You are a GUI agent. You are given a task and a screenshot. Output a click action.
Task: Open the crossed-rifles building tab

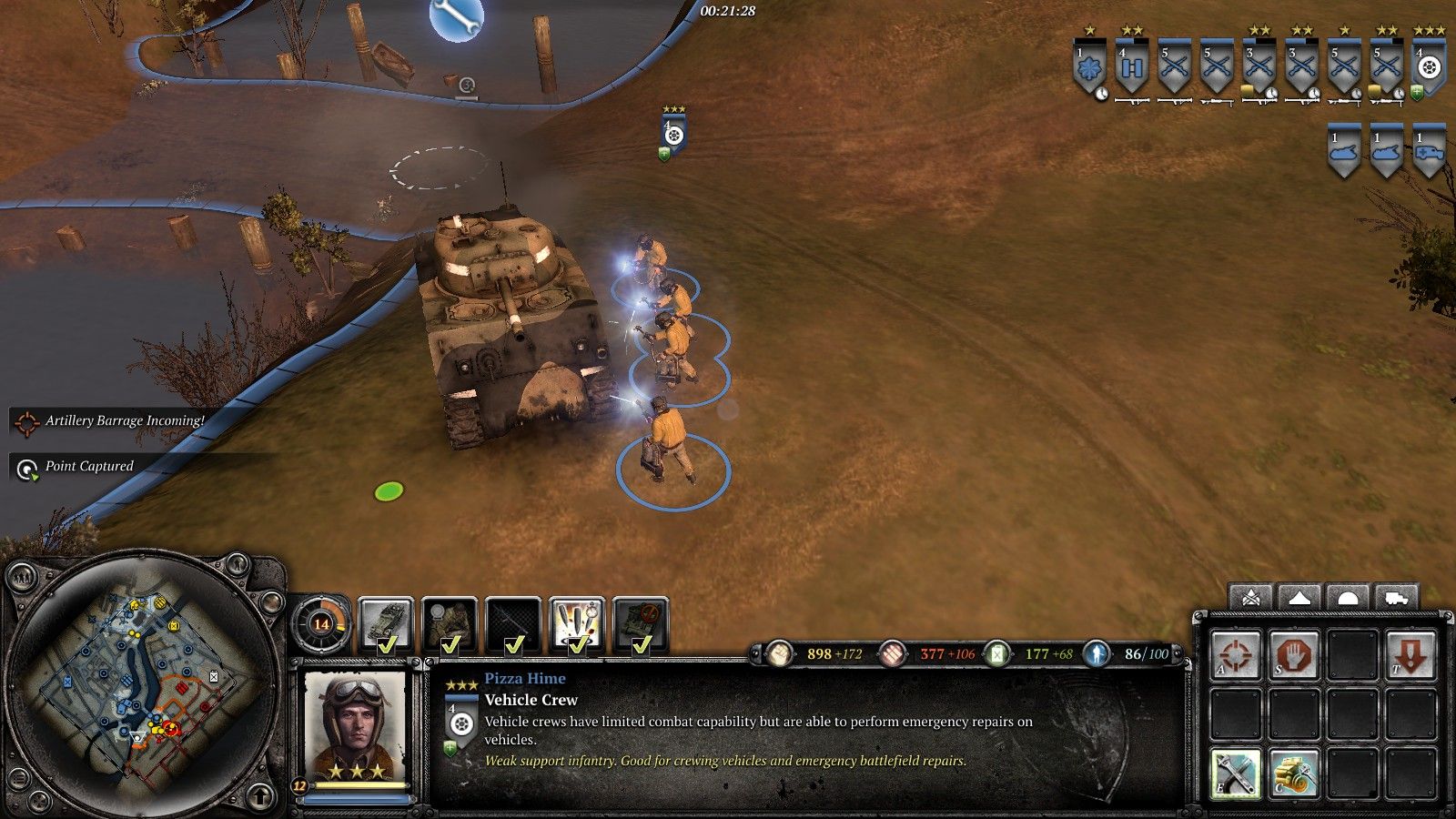coord(1251,598)
